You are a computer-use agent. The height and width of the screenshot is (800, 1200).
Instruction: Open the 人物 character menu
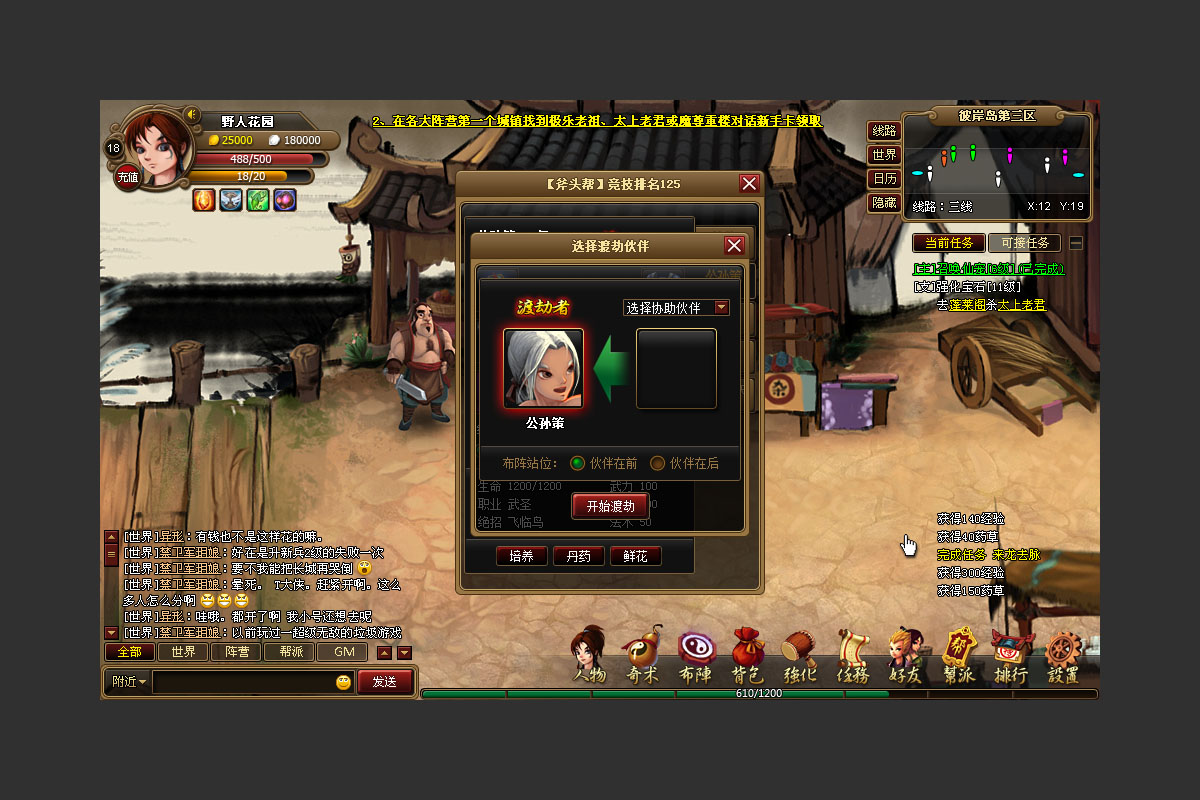click(x=589, y=659)
